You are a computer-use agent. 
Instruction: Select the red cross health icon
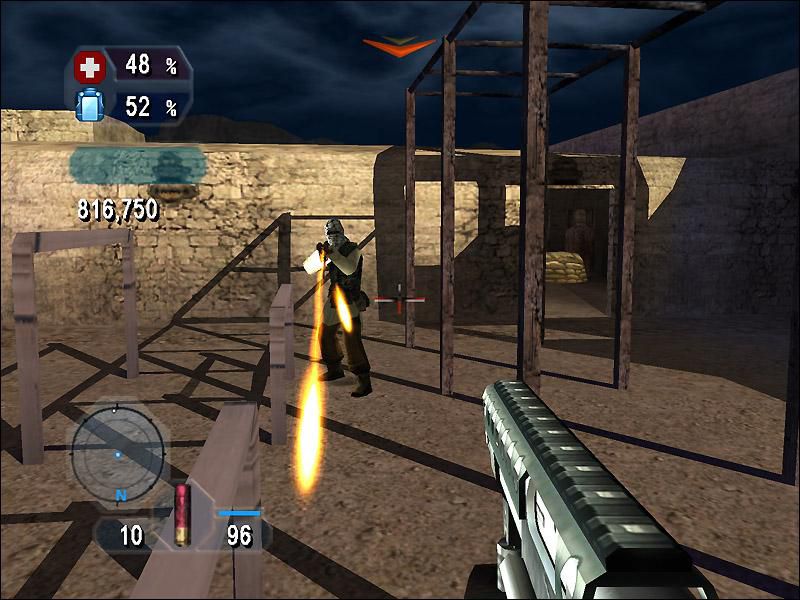coord(90,68)
